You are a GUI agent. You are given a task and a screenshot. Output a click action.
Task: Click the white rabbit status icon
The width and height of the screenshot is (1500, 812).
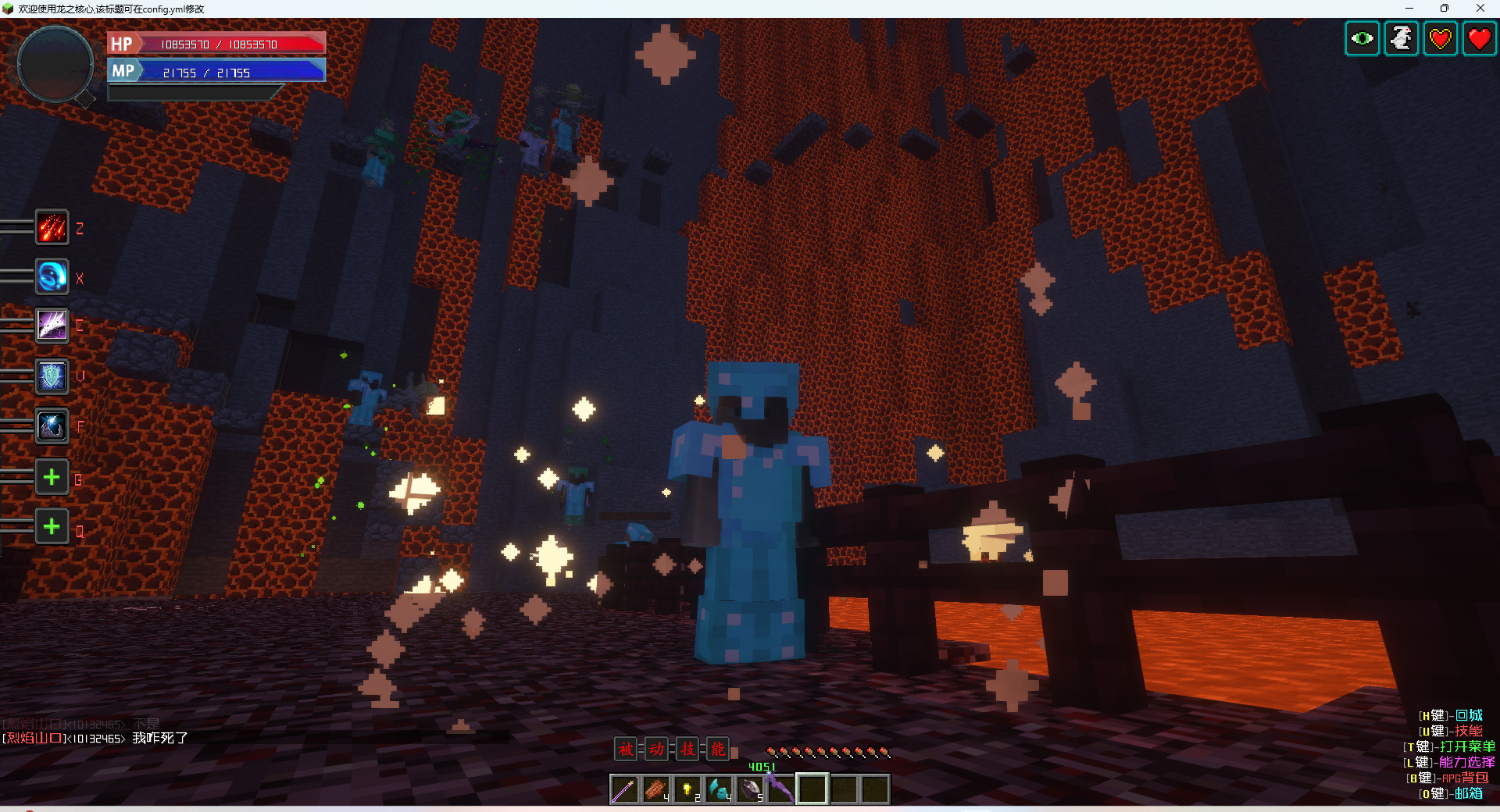click(1401, 38)
